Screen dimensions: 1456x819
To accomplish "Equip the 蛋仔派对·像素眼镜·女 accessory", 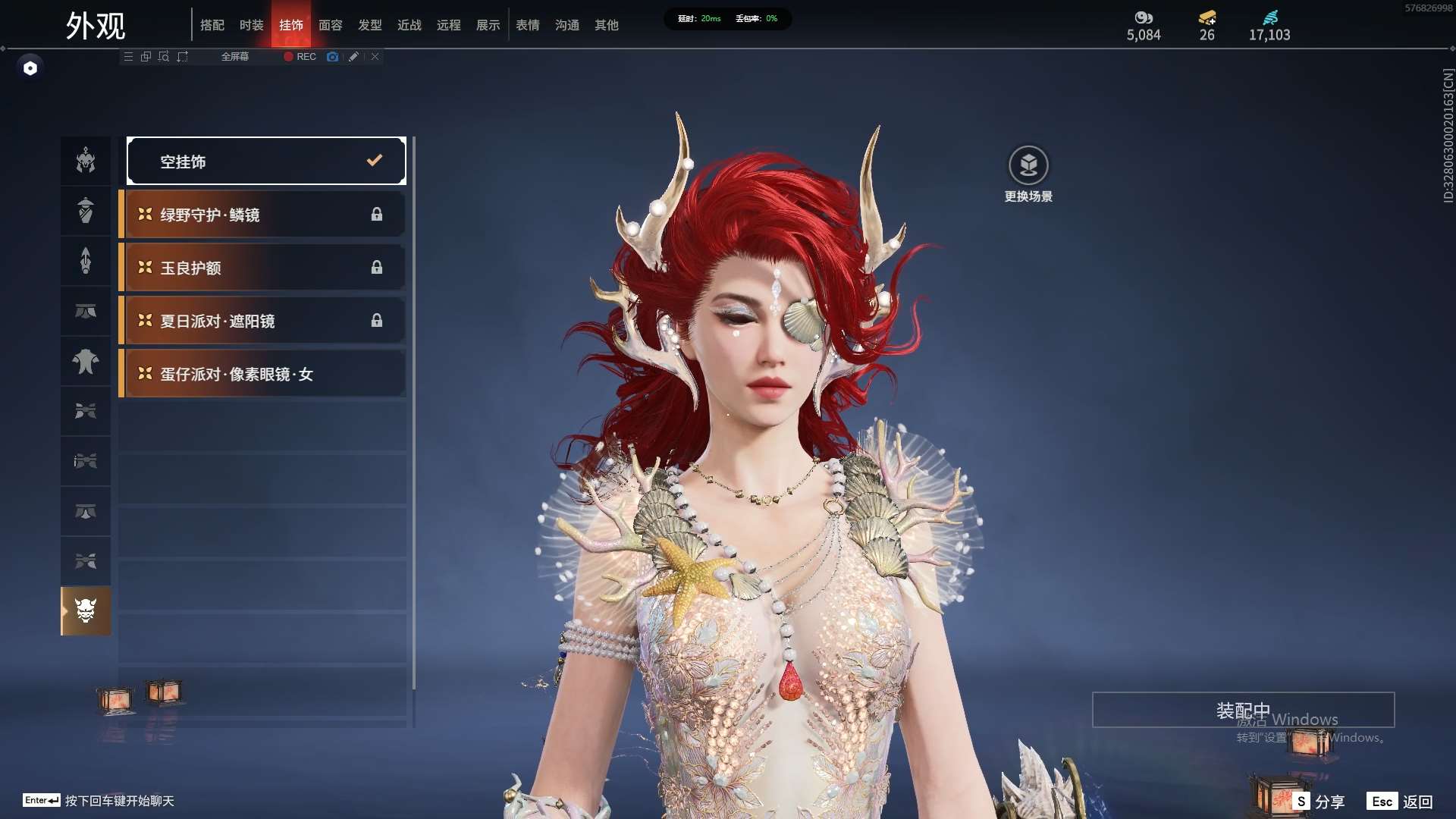I will click(x=262, y=374).
